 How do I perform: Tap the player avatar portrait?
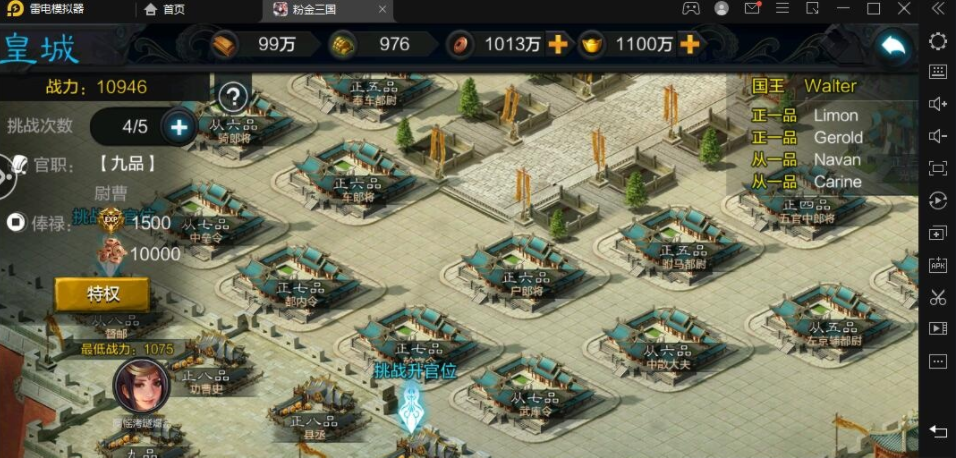pyautogui.click(x=140, y=387)
